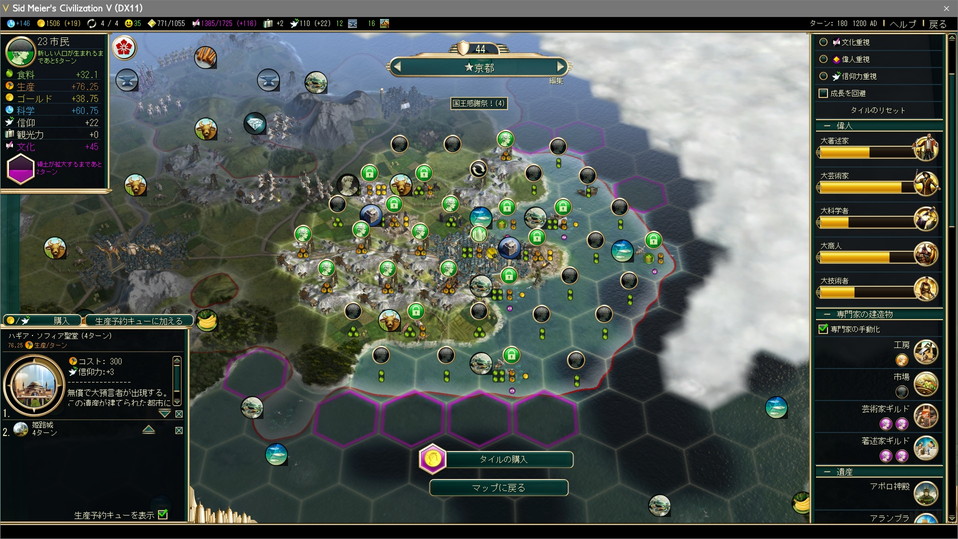Choose 信仰力重視 (faith focus) option
Viewport: 958px width, 539px height.
pos(824,76)
